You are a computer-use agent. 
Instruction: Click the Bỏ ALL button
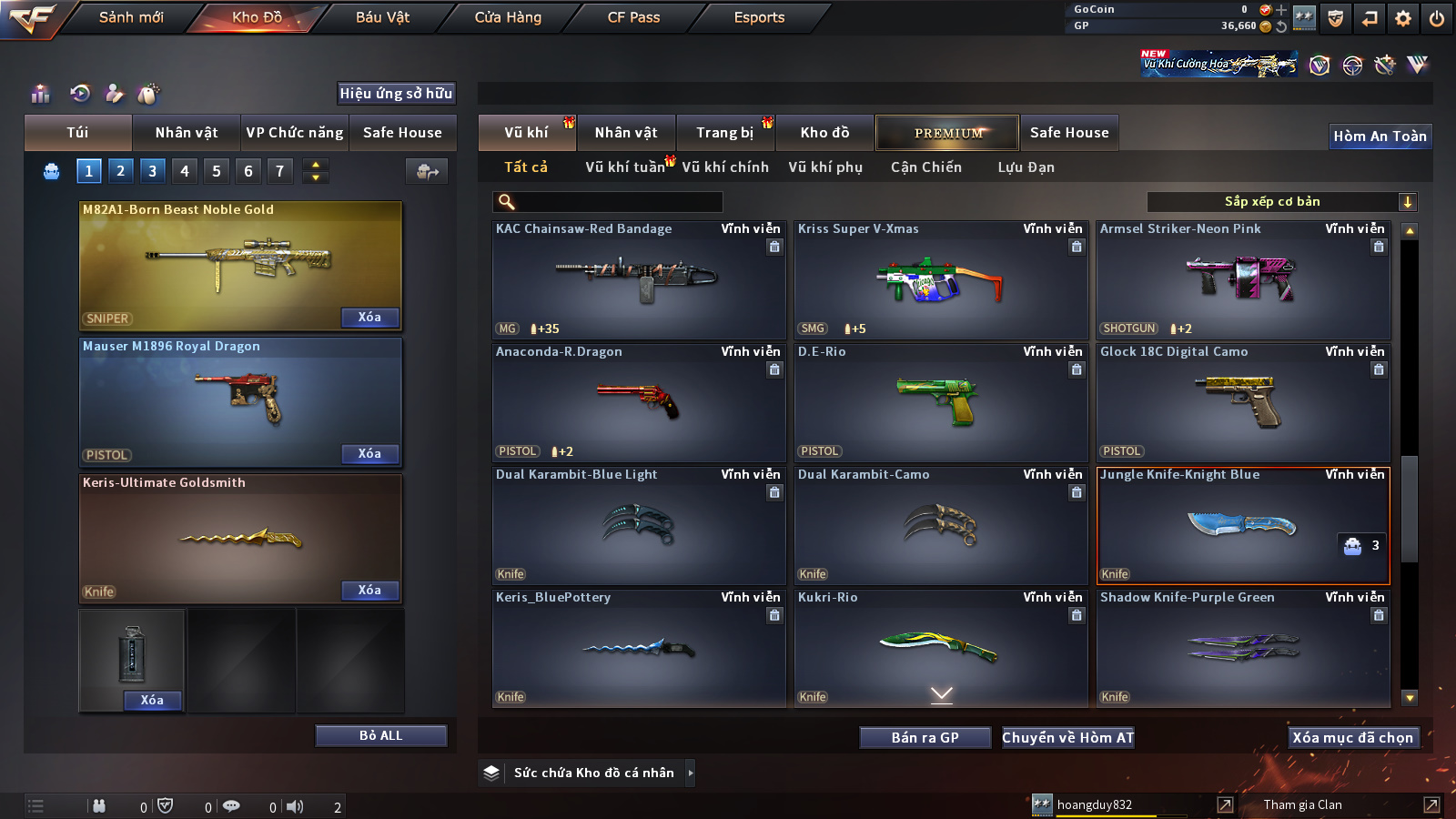tap(380, 735)
